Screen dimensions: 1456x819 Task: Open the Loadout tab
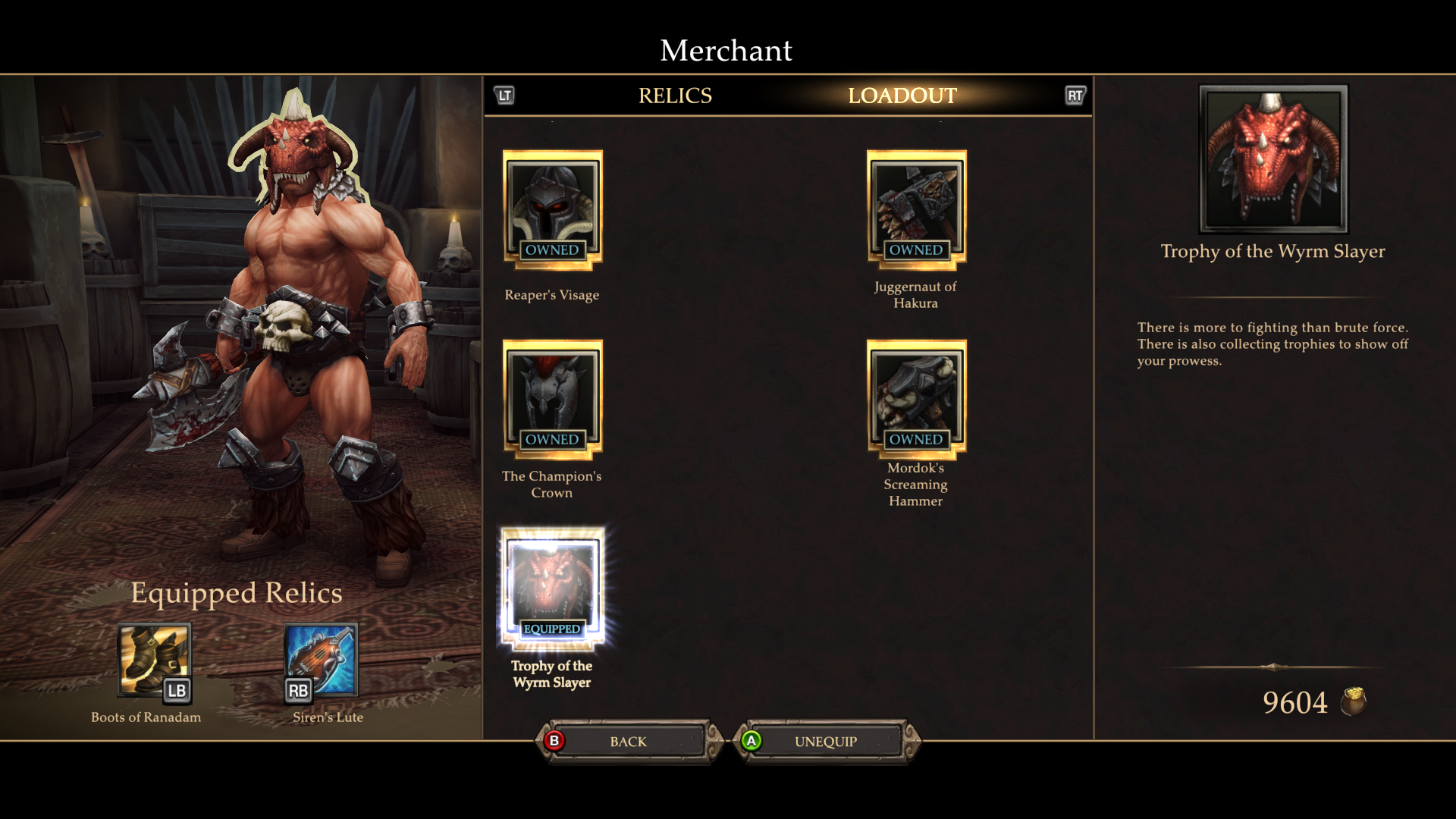(x=902, y=96)
